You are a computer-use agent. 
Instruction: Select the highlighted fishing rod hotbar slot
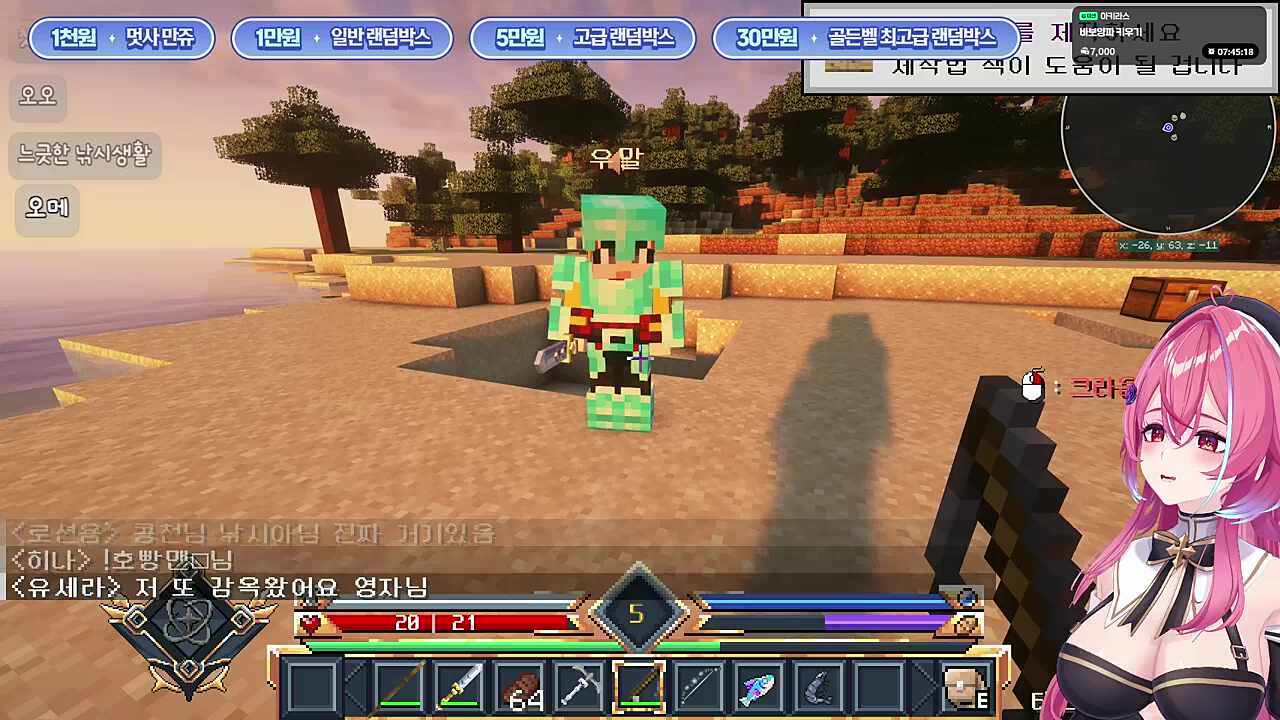[638, 687]
